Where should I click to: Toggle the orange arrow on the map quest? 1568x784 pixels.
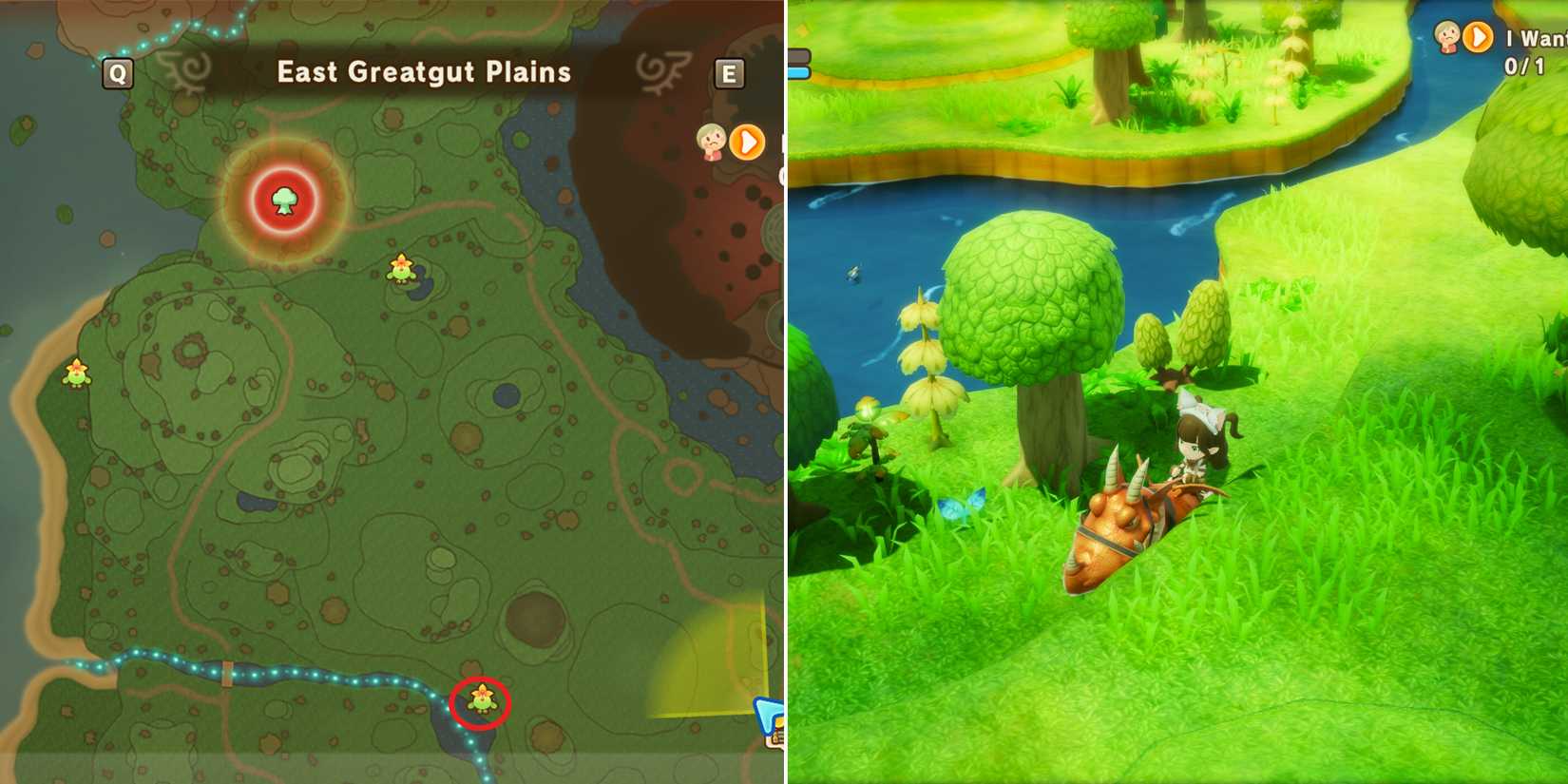point(747,143)
